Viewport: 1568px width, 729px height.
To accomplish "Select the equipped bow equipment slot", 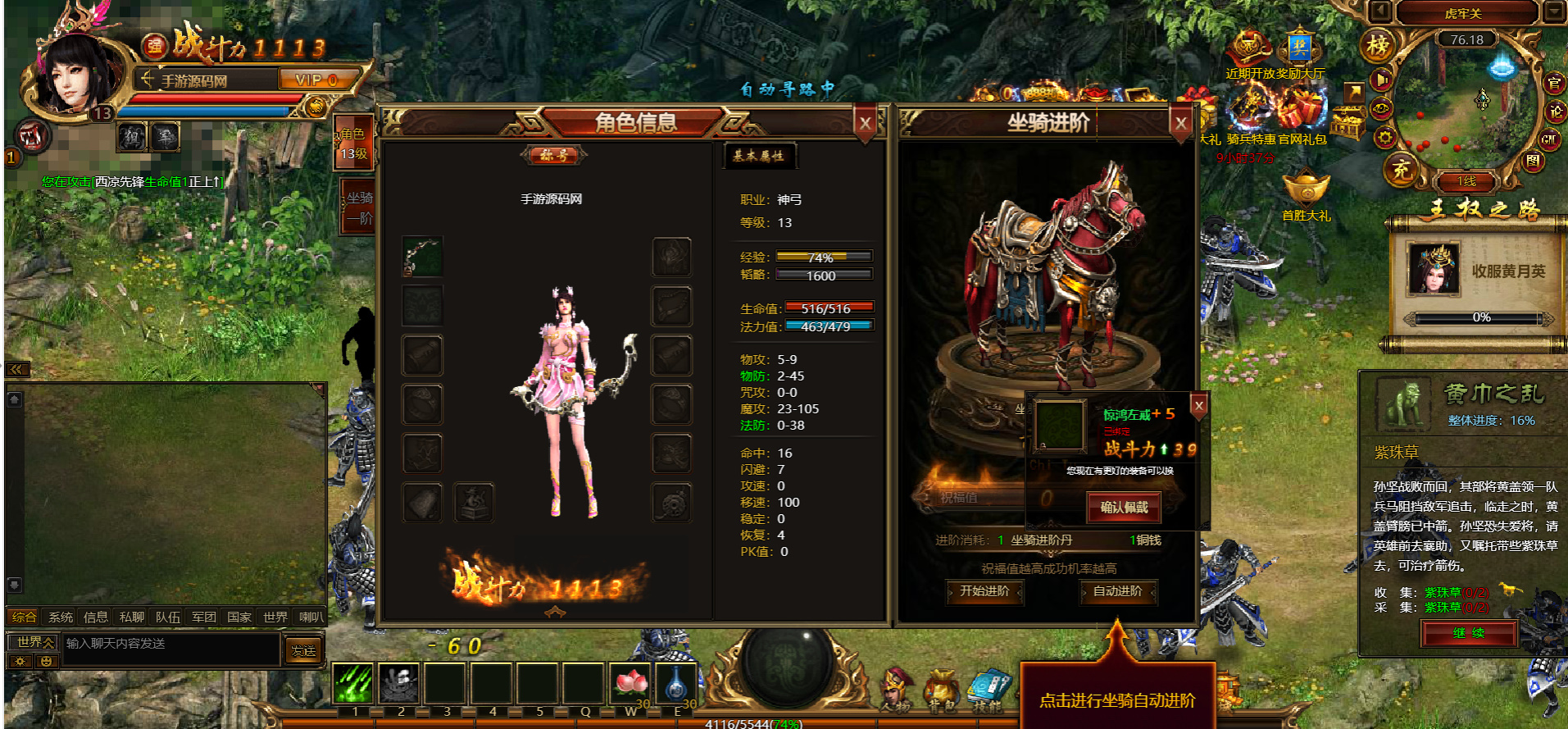I will point(423,257).
